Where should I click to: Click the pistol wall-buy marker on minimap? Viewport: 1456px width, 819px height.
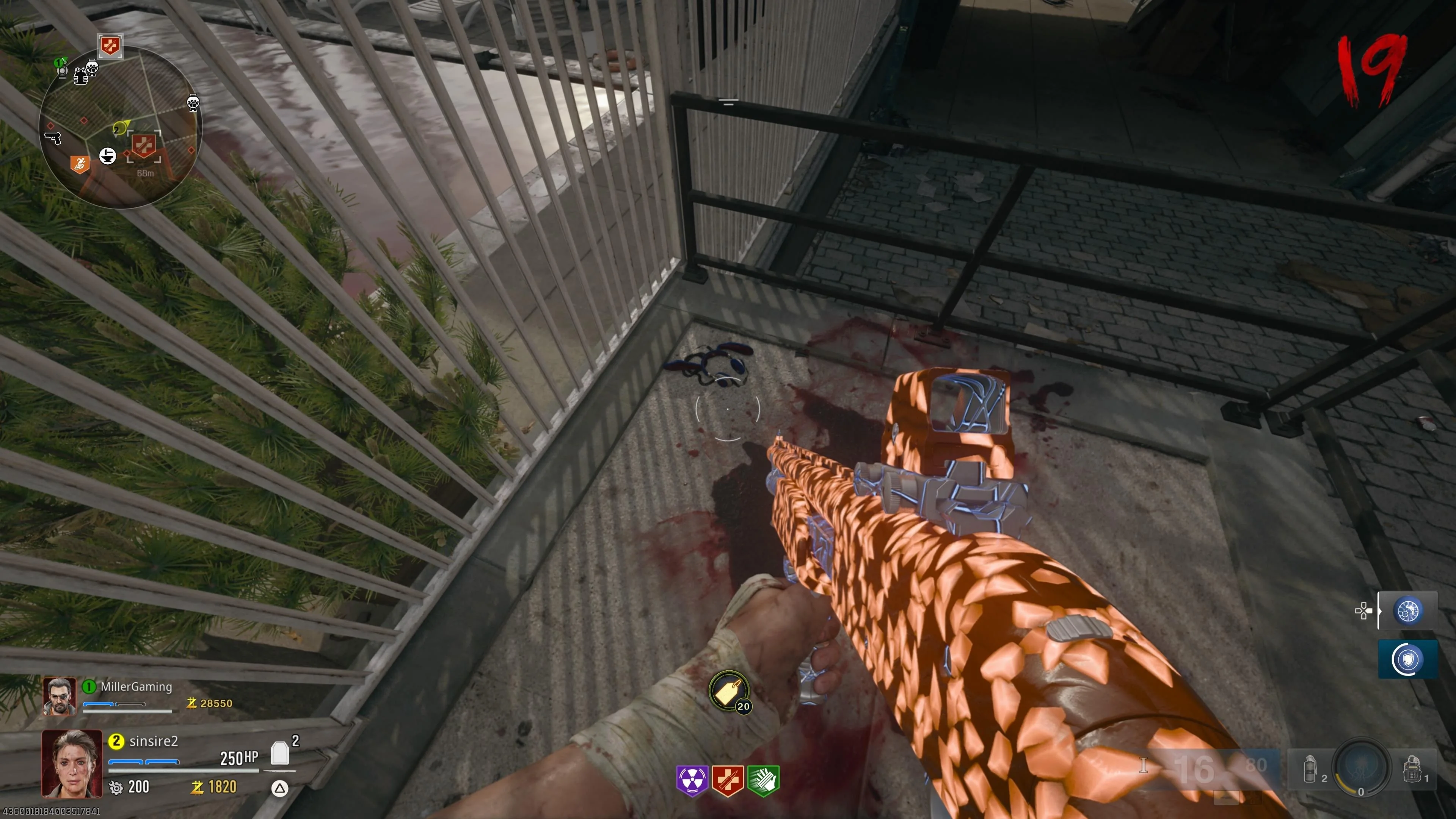pos(53,137)
